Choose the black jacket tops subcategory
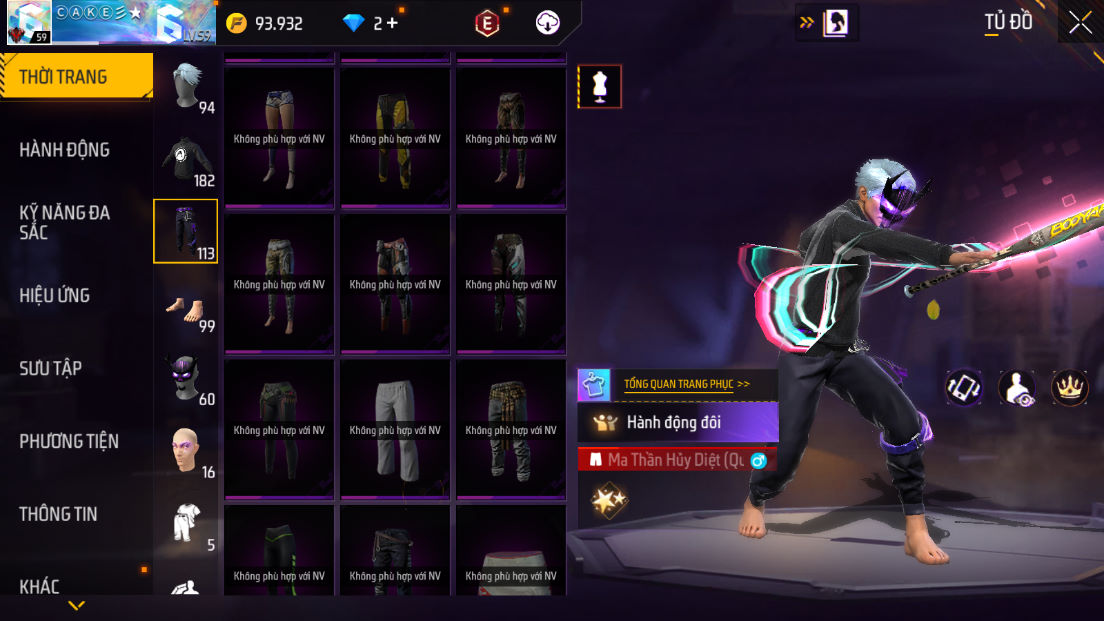Viewport: 1104px width, 621px height. click(x=187, y=159)
